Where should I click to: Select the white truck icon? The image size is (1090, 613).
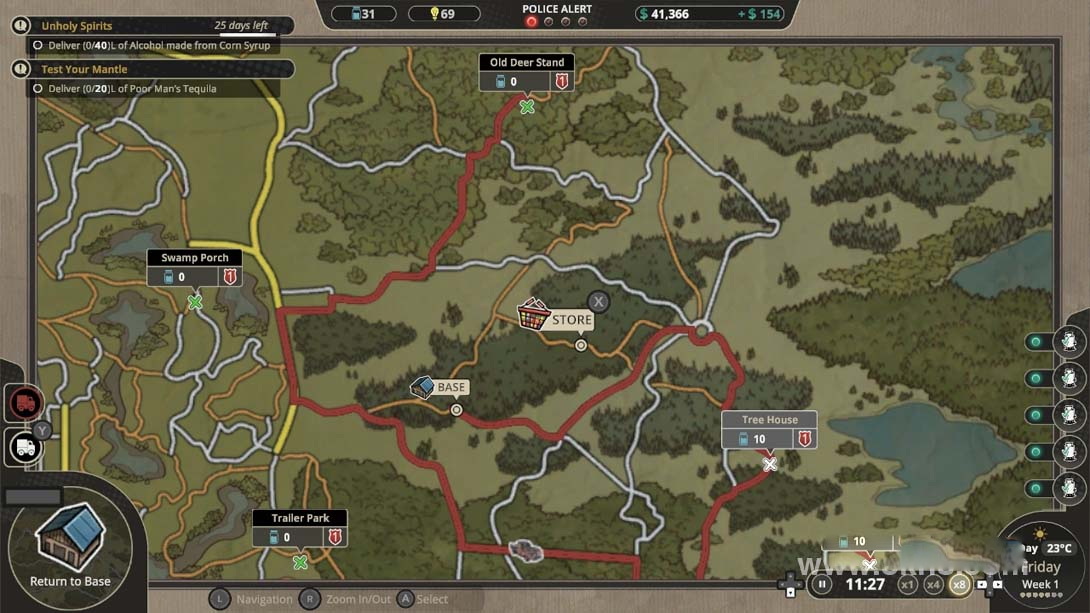tap(25, 447)
